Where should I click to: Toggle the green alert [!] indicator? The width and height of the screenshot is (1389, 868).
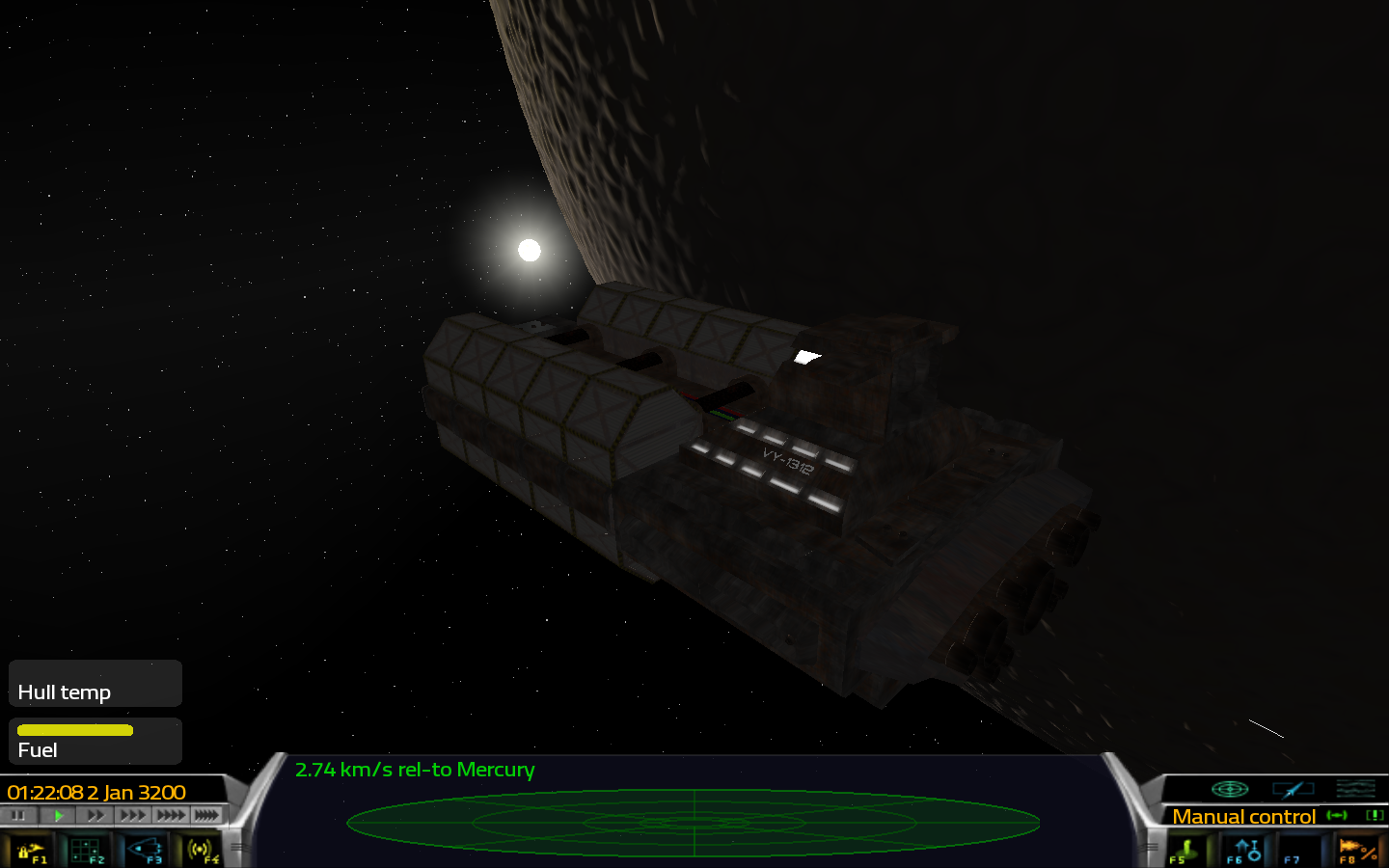coord(1374,816)
